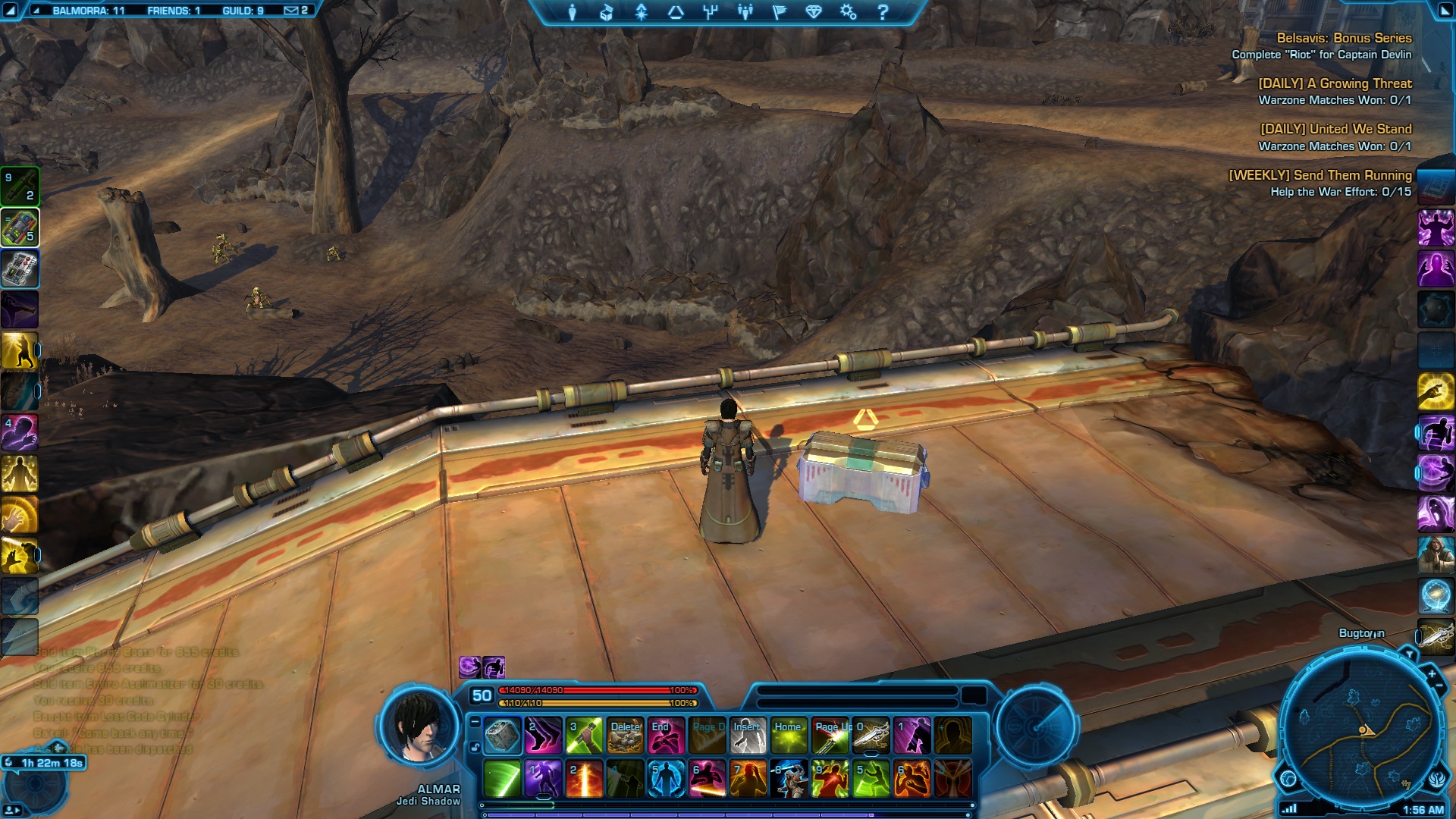Open the character sheet from the top menu
Image resolution: width=1456 pixels, height=819 pixels.
tap(573, 12)
